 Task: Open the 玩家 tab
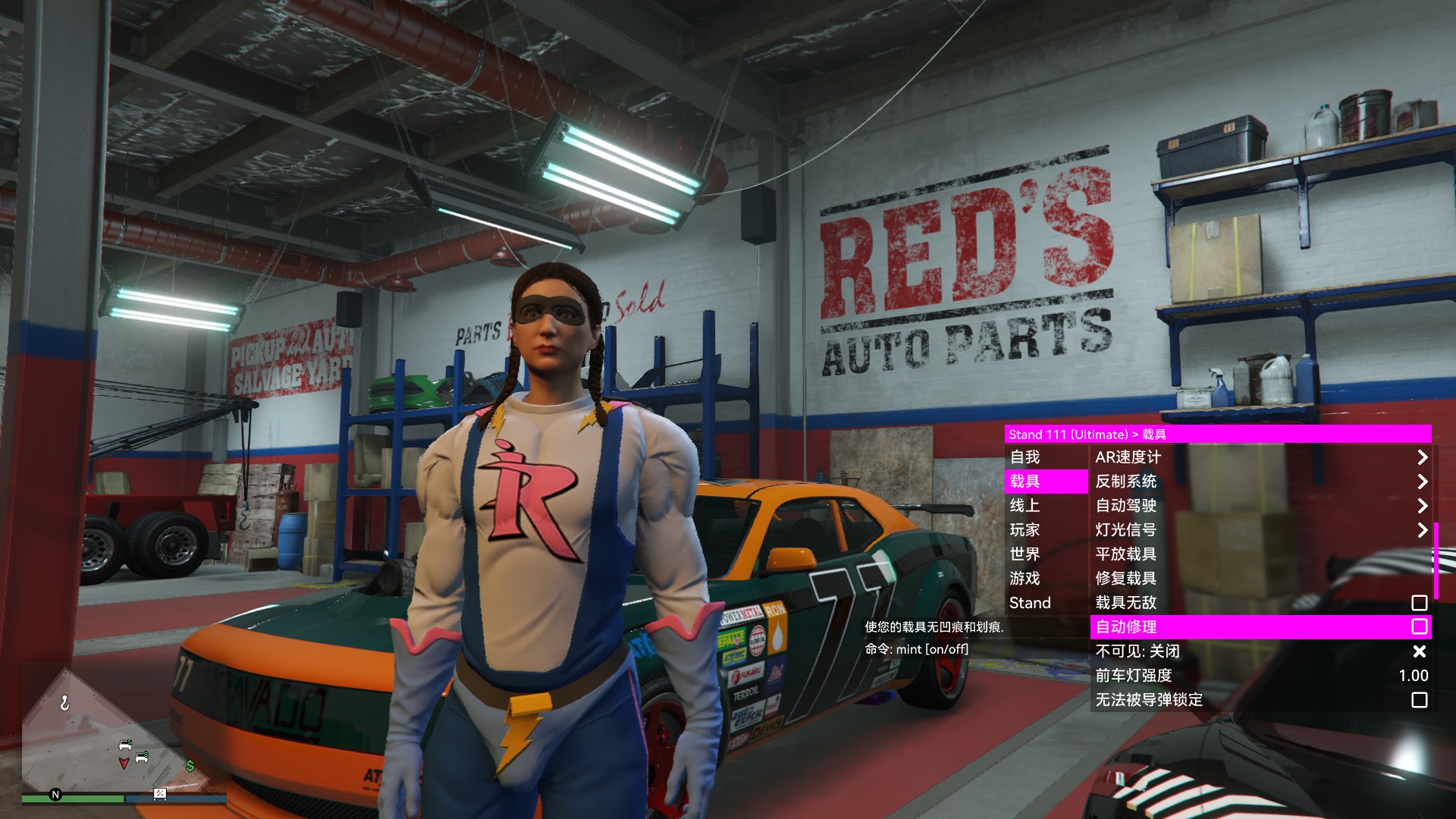point(1046,530)
